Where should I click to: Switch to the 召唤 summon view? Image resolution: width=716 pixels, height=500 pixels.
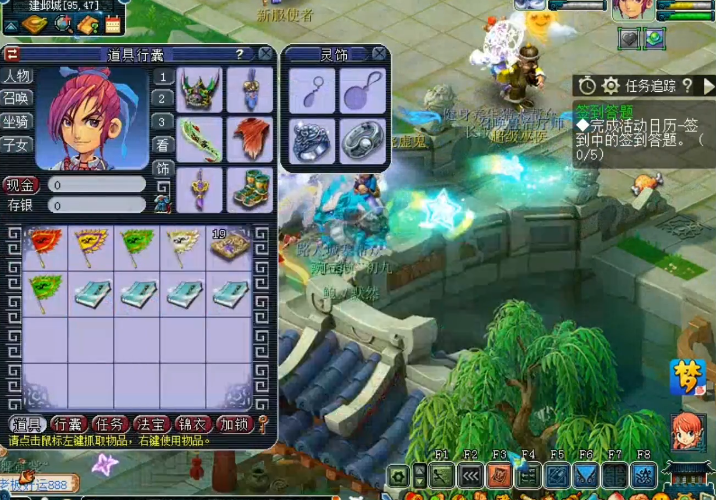[17, 98]
